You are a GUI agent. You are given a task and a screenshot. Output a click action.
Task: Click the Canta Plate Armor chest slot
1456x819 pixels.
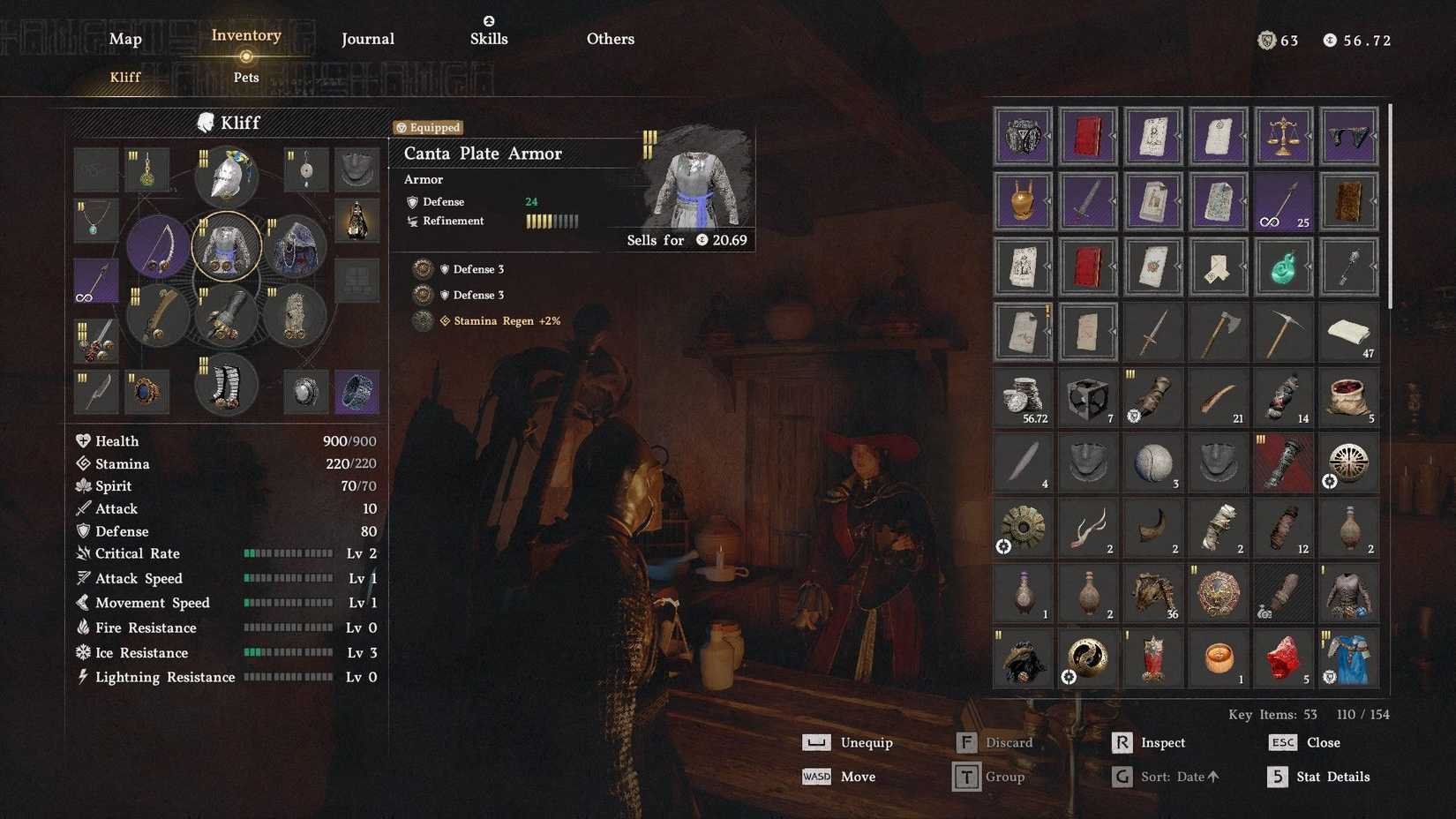click(227, 247)
